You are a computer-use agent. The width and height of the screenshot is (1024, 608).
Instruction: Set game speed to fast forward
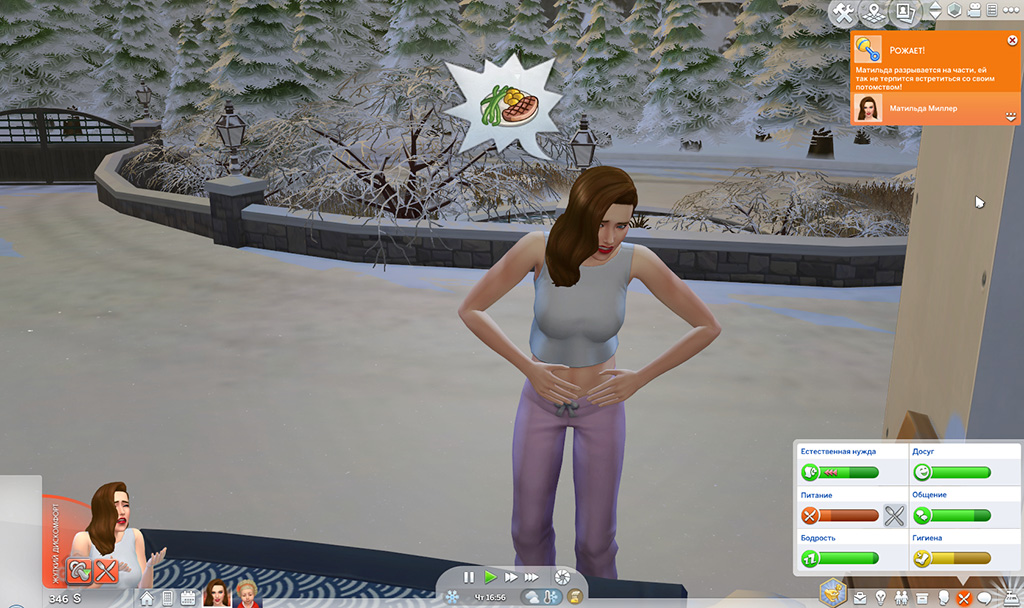coord(511,577)
